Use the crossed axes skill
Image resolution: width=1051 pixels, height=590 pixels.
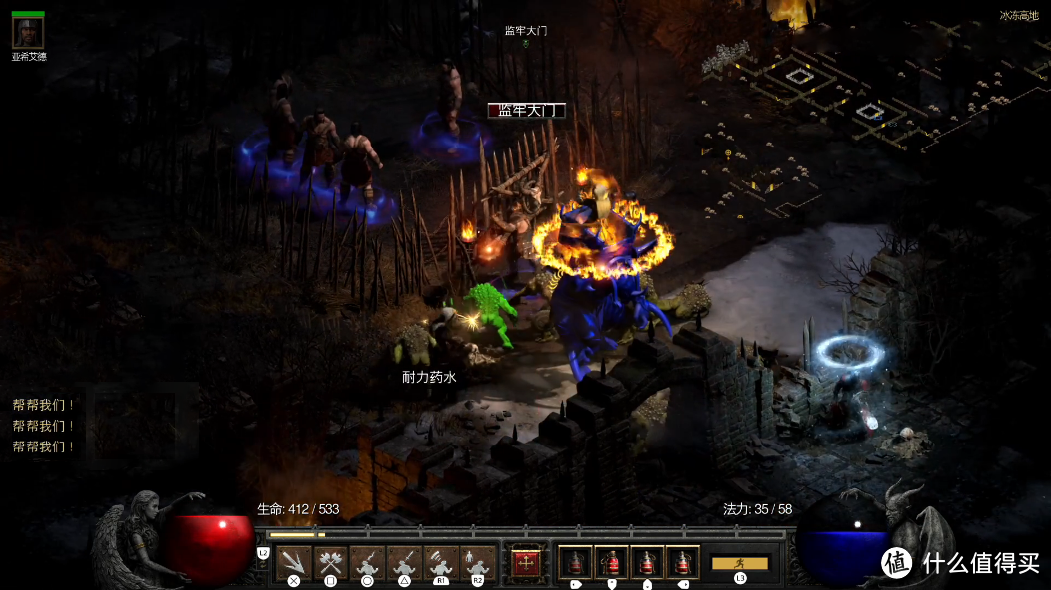coord(330,563)
